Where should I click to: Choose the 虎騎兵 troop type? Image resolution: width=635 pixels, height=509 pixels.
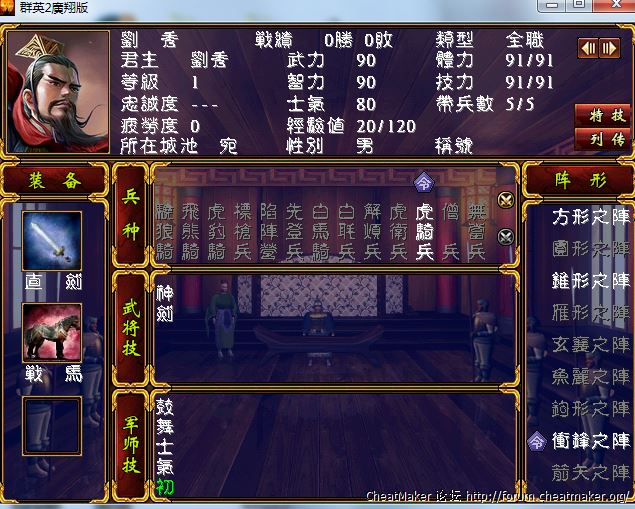tap(424, 231)
